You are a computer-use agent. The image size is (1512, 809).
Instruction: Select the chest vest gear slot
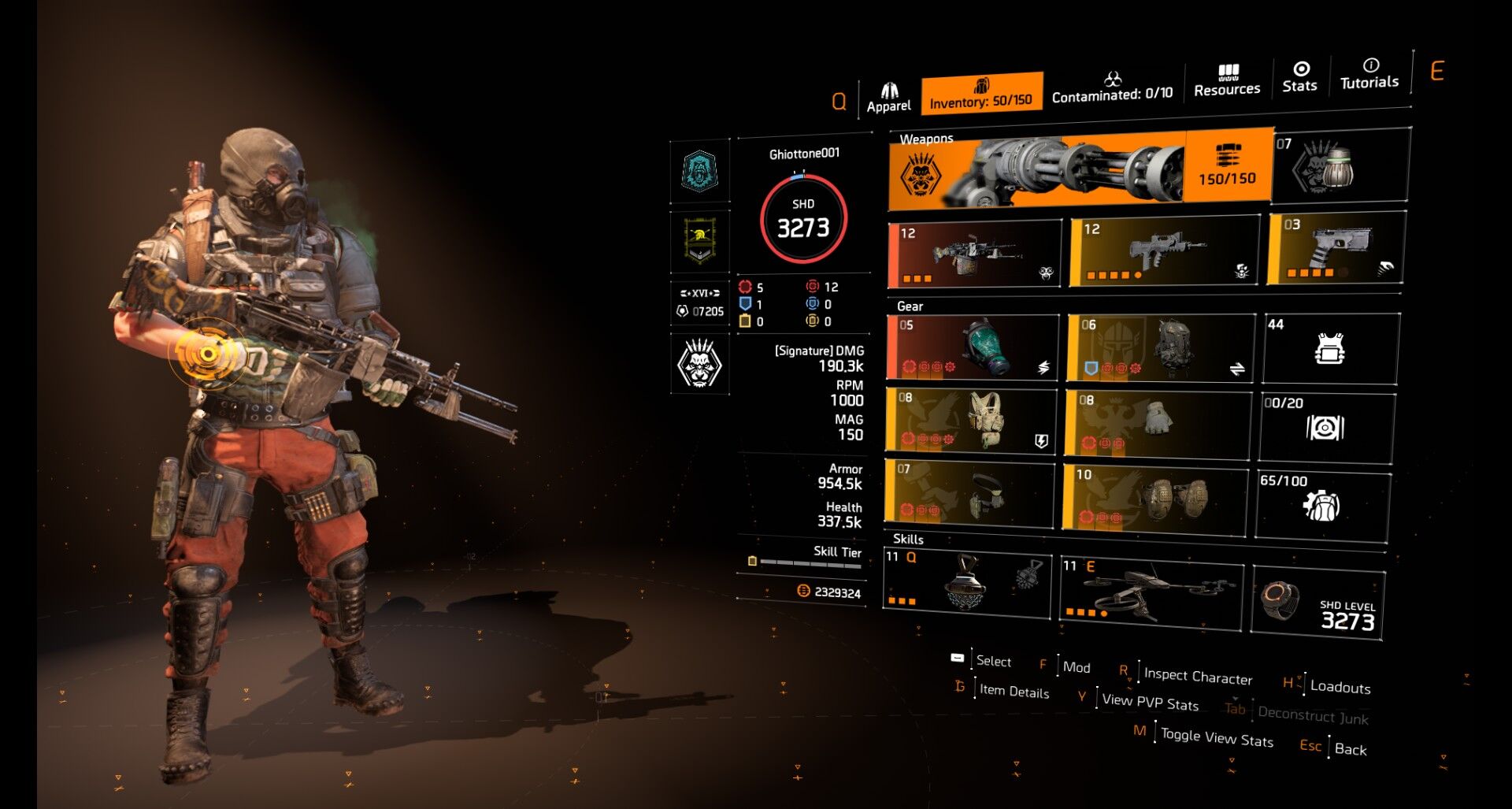[971, 421]
